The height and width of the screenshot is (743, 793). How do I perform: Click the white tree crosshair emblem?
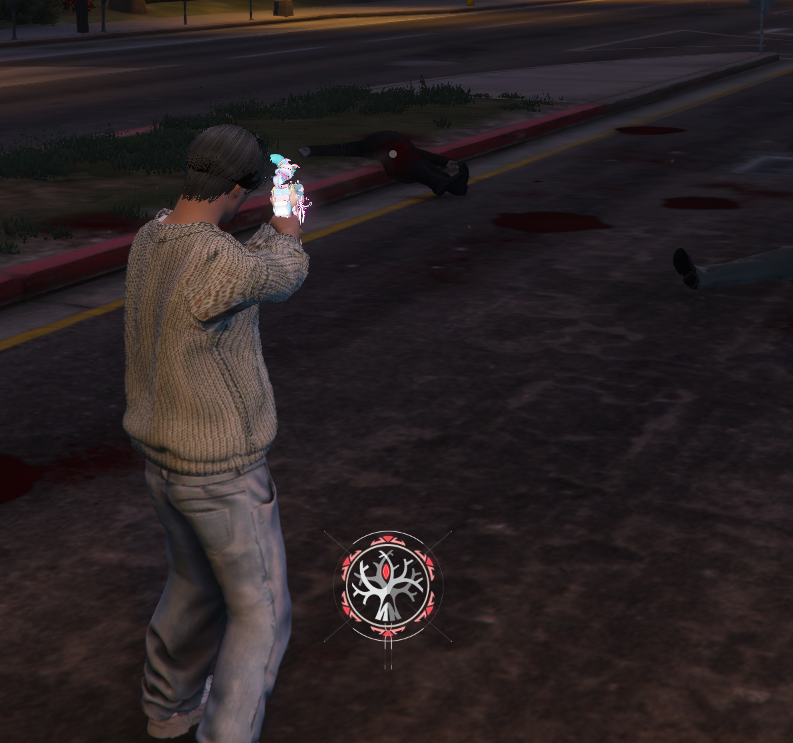388,586
